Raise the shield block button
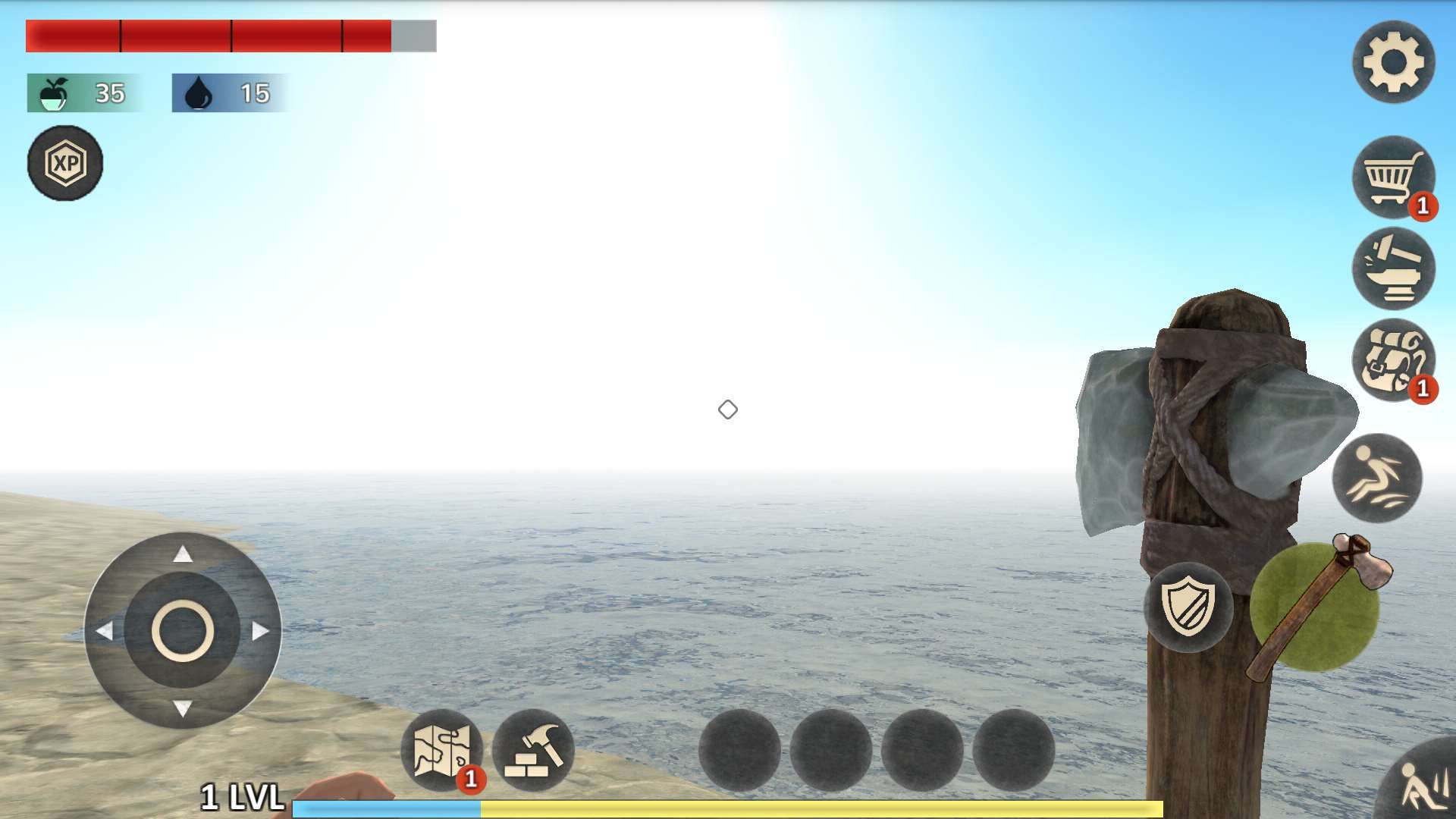Viewport: 1456px width, 819px height. pos(1188,607)
